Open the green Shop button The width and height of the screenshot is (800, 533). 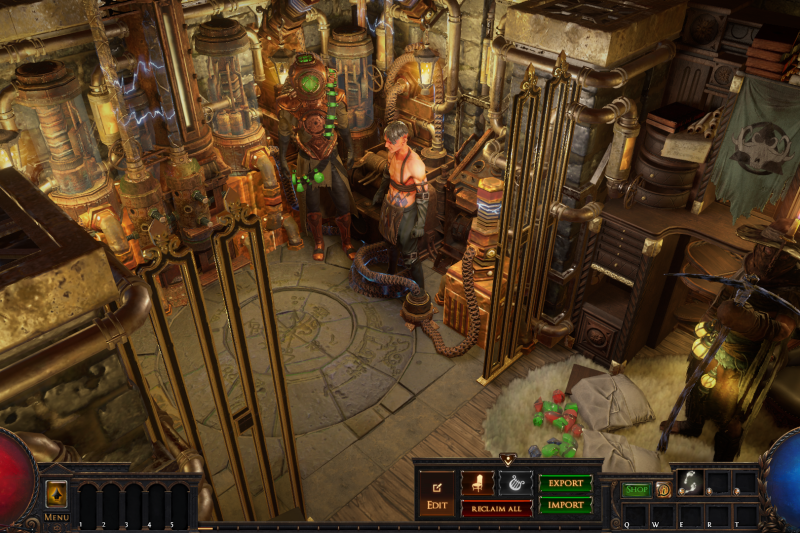(636, 490)
